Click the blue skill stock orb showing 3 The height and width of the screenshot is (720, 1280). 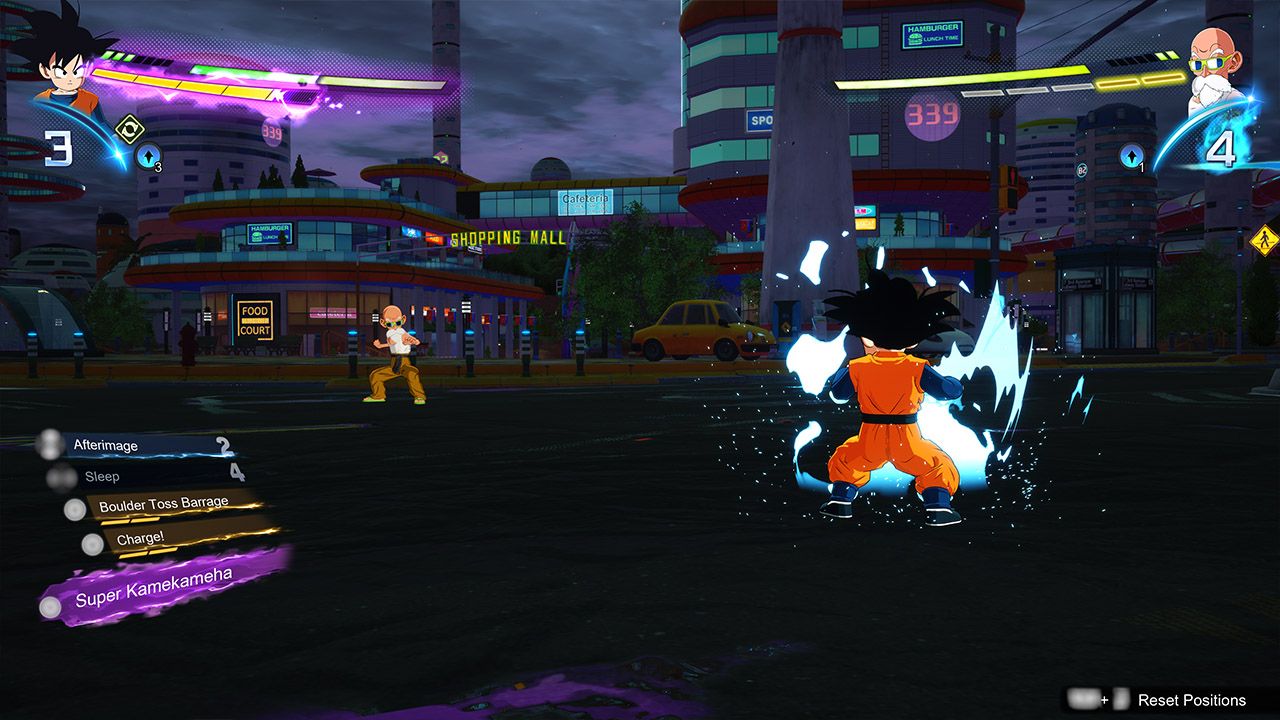pyautogui.click(x=146, y=157)
